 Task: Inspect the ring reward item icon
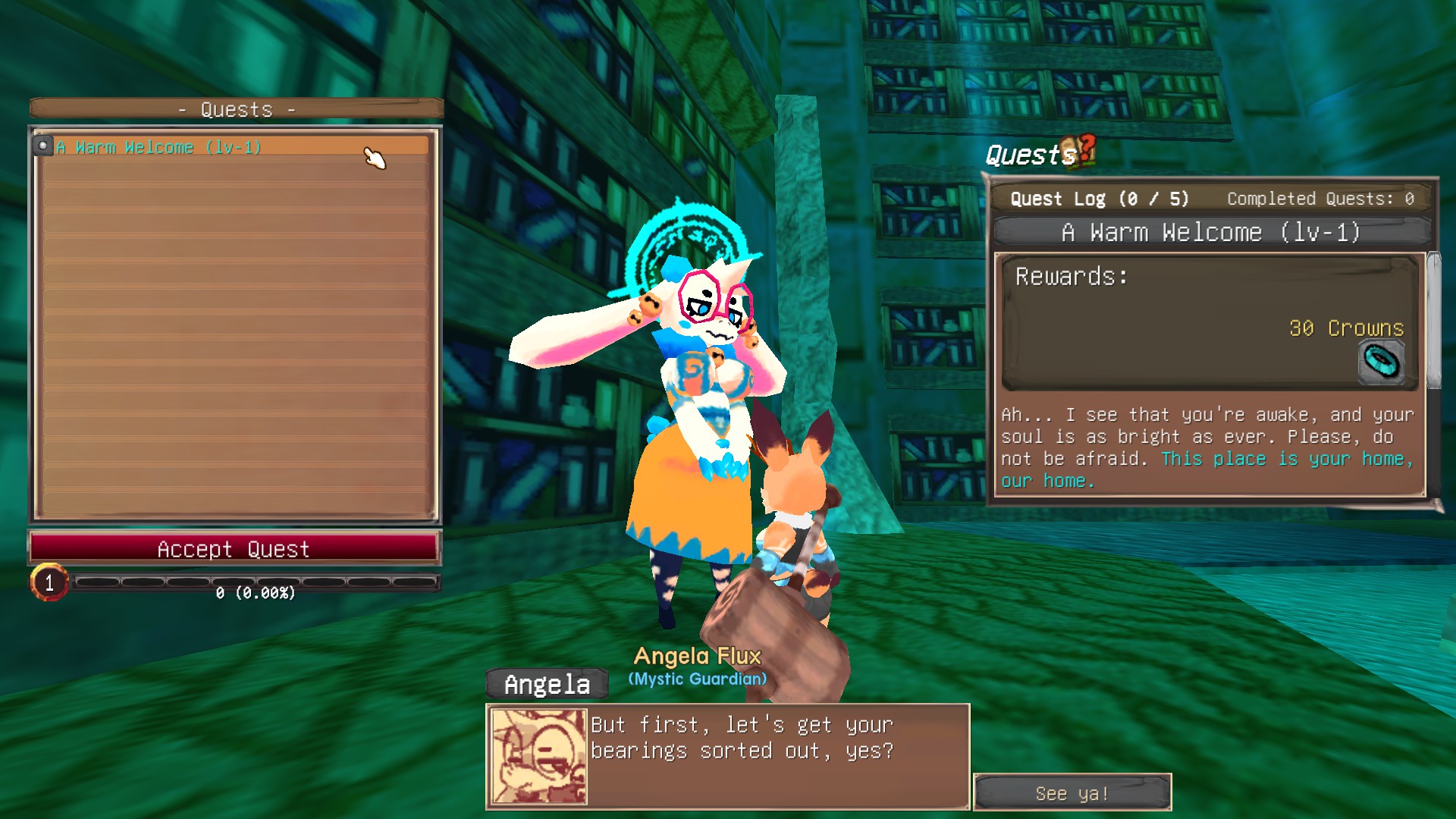[x=1381, y=362]
